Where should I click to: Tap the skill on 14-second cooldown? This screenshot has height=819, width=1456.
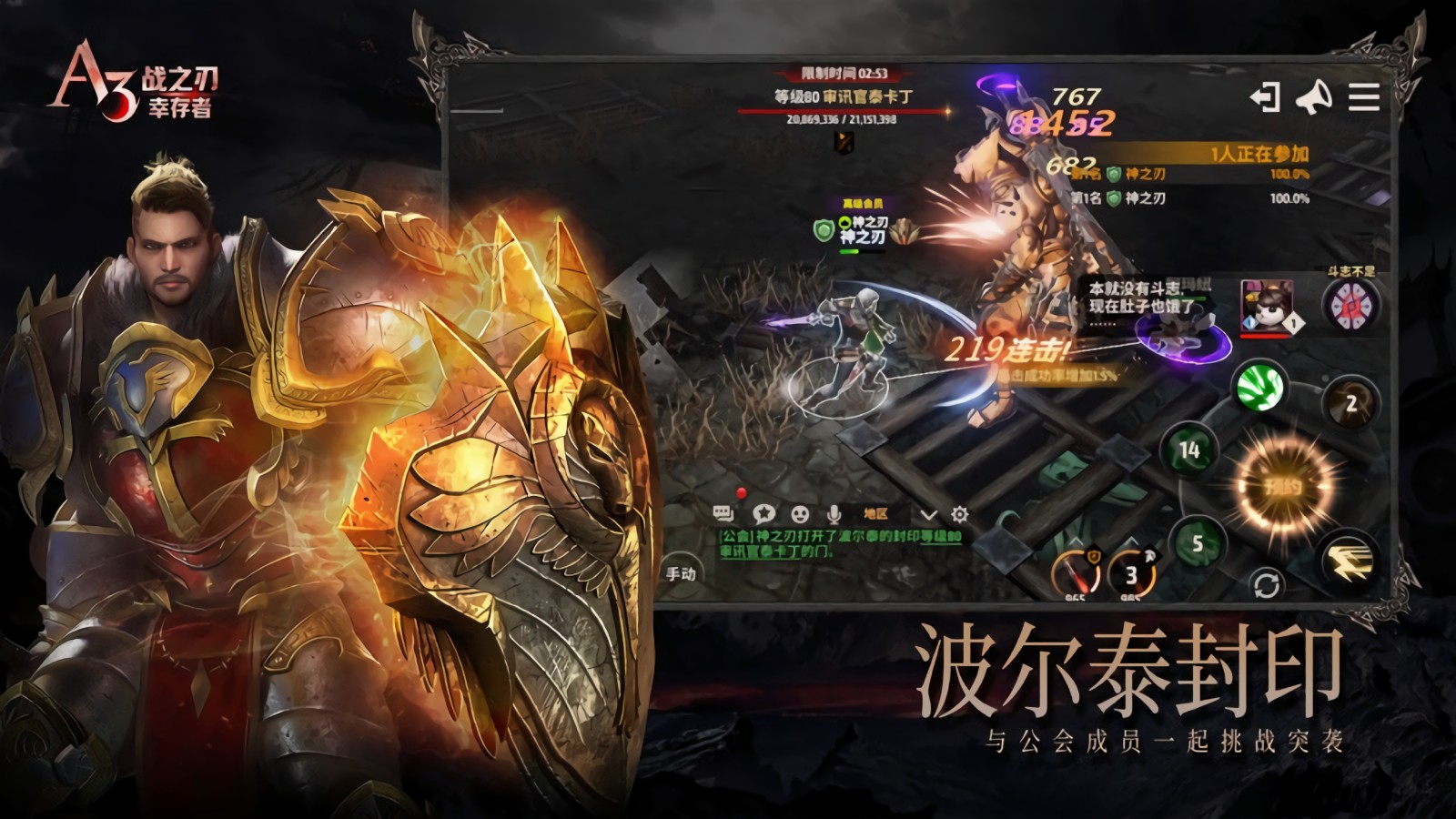pos(1189,450)
